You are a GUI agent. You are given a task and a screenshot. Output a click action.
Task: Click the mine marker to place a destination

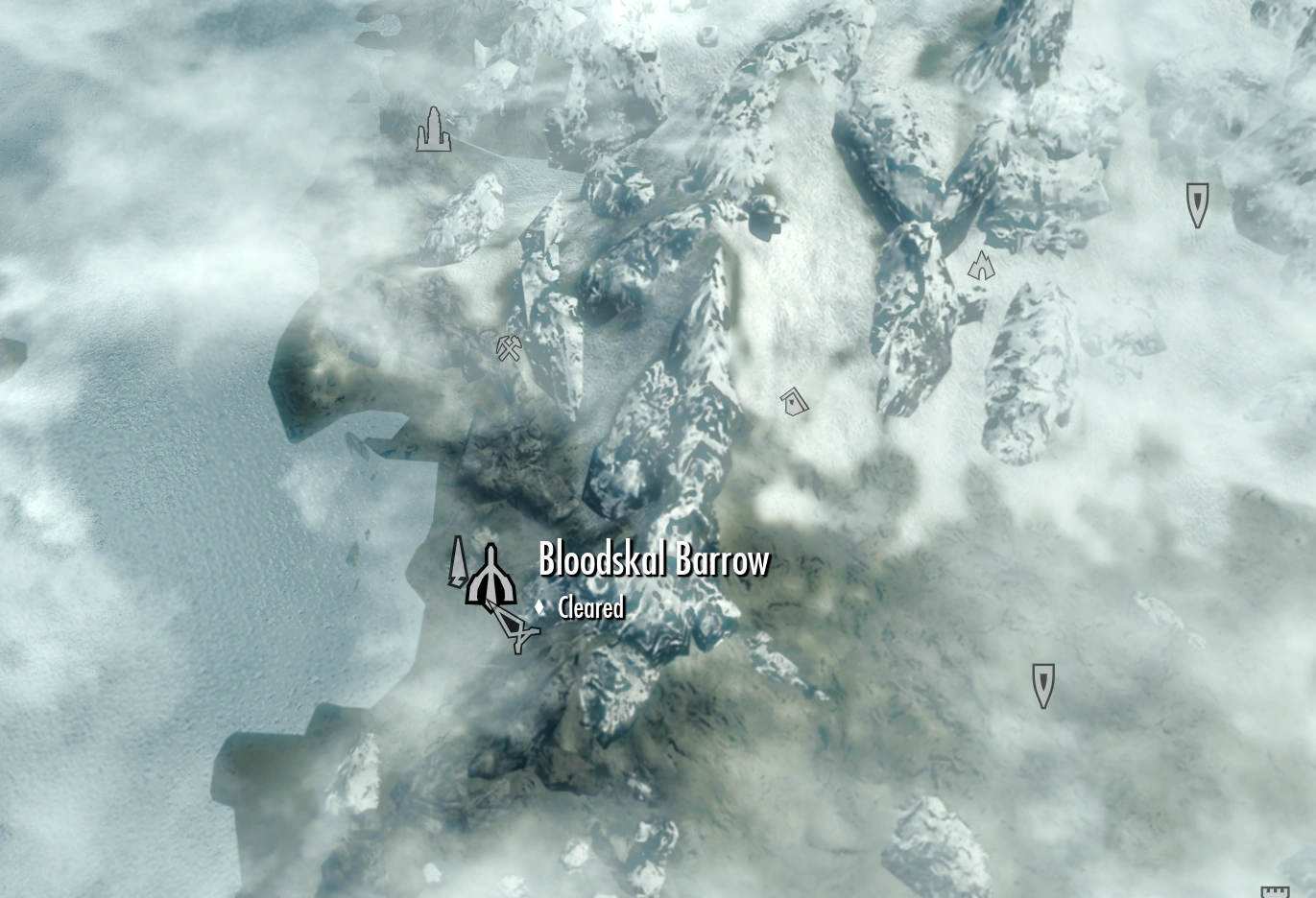point(507,347)
